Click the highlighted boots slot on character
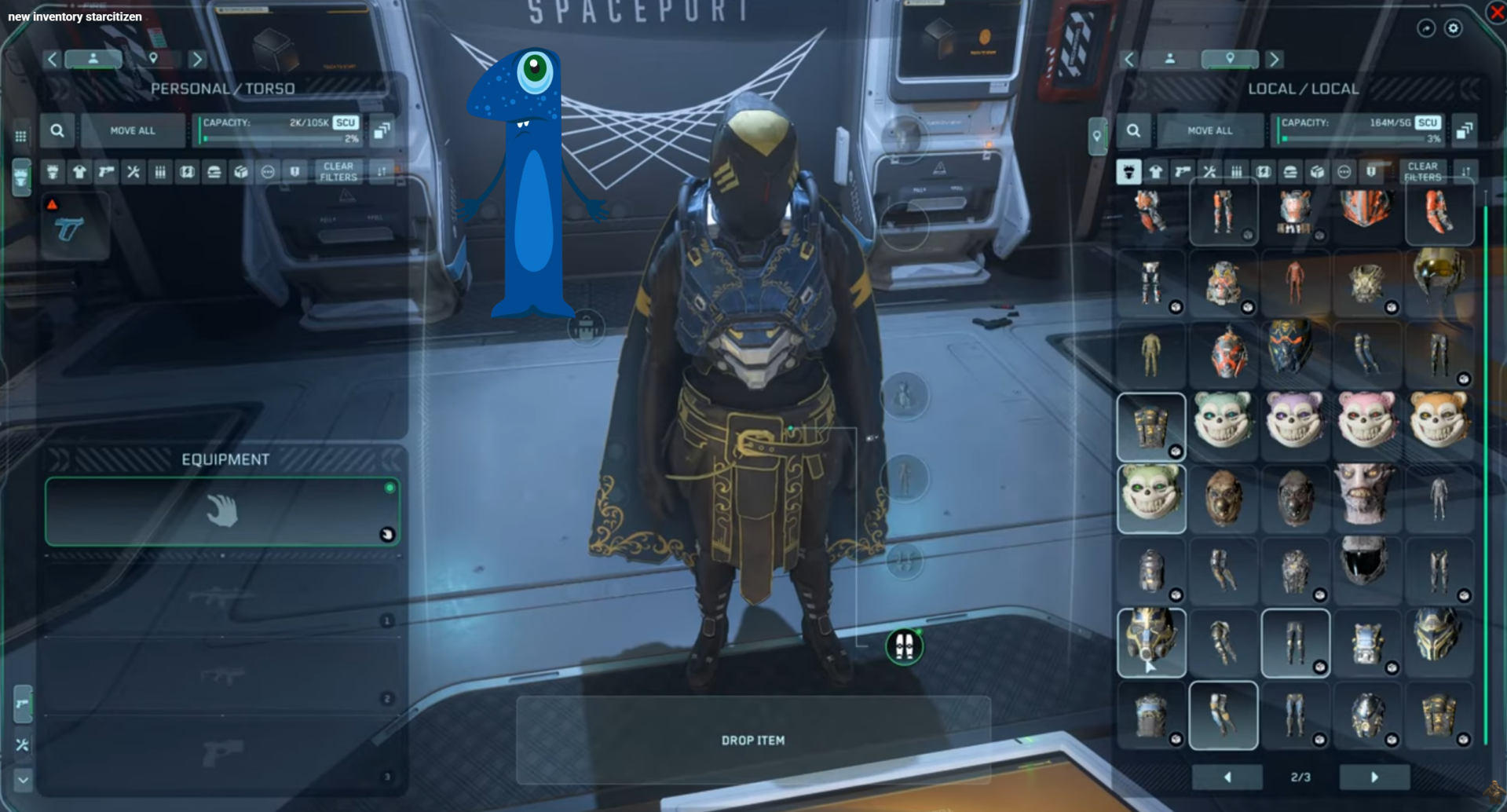This screenshot has width=1507, height=812. pos(904,646)
